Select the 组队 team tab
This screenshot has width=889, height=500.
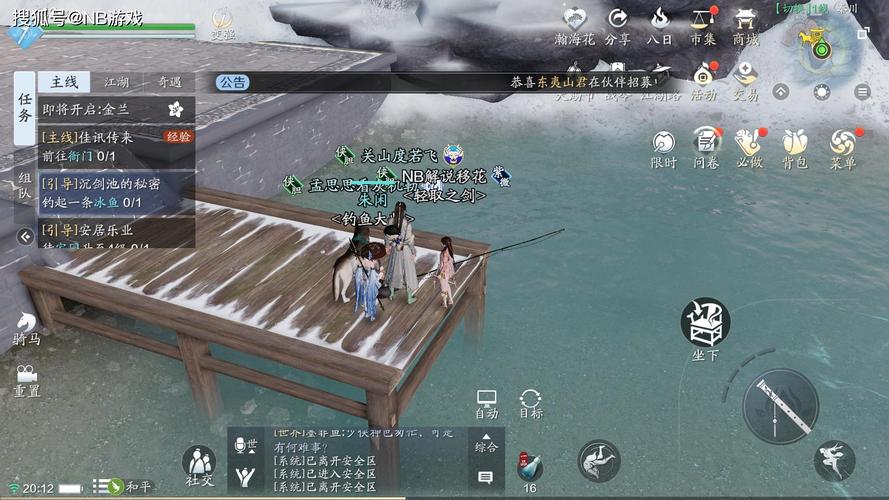click(x=25, y=188)
